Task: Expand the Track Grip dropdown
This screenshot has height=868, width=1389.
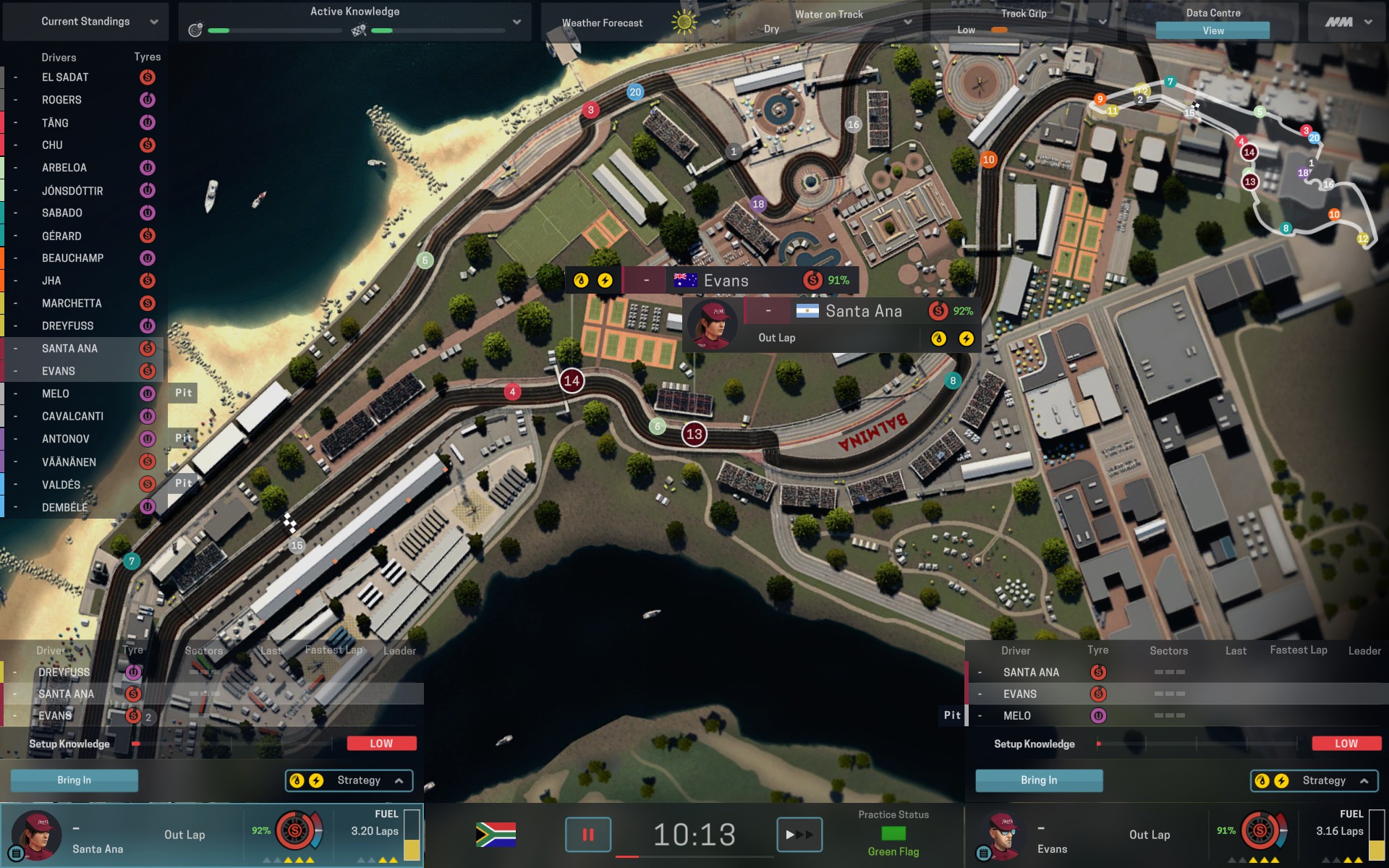Action: pos(1101,22)
